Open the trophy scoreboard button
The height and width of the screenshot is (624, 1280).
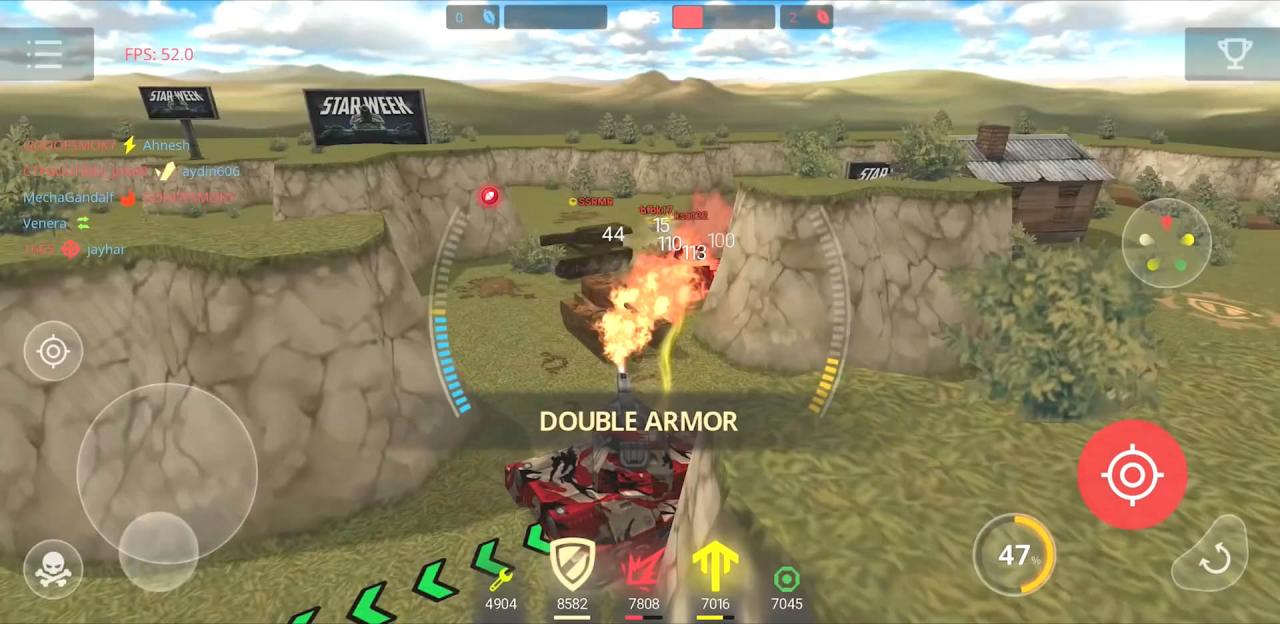(1233, 54)
